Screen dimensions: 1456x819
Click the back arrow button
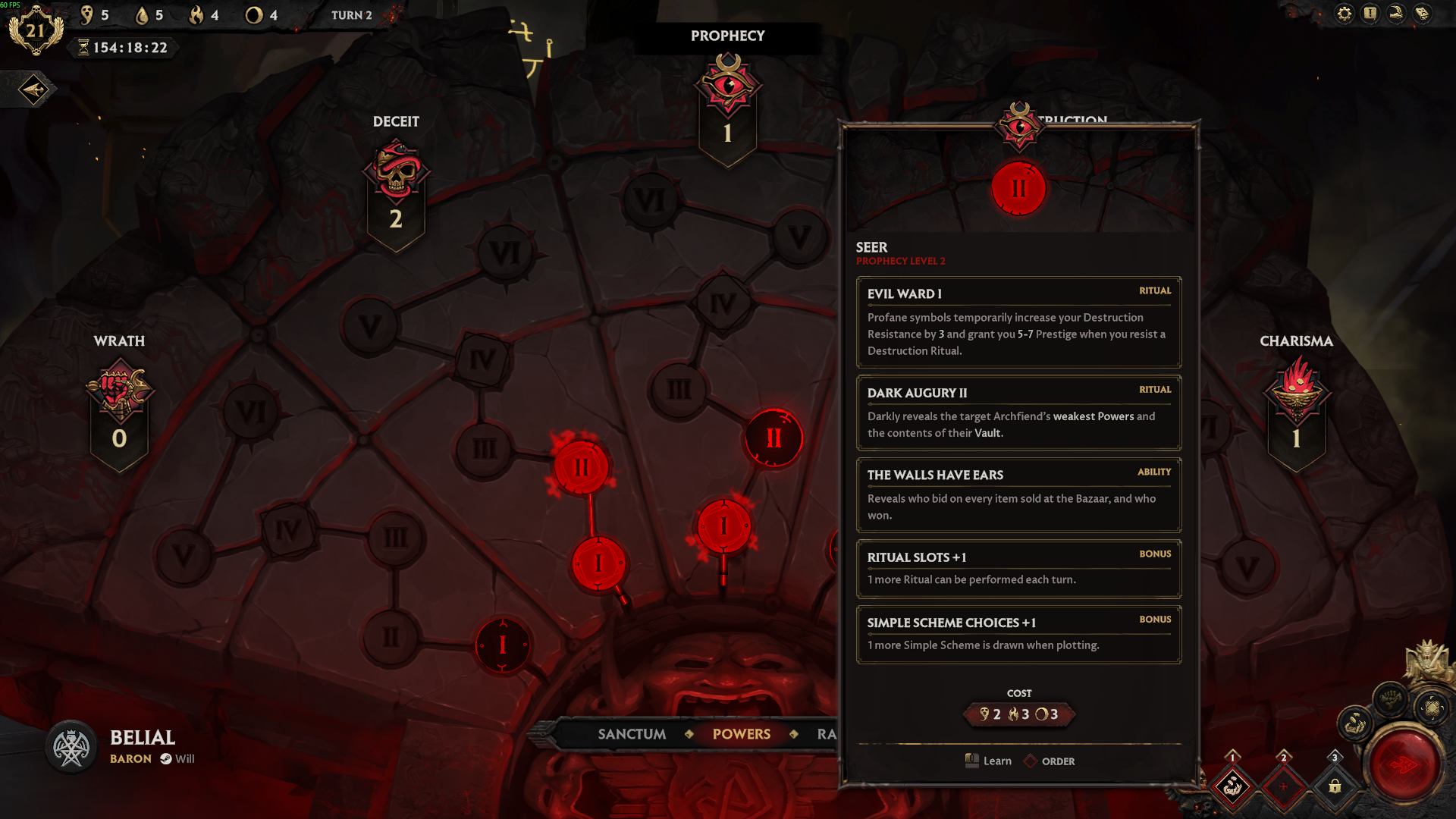[x=33, y=90]
